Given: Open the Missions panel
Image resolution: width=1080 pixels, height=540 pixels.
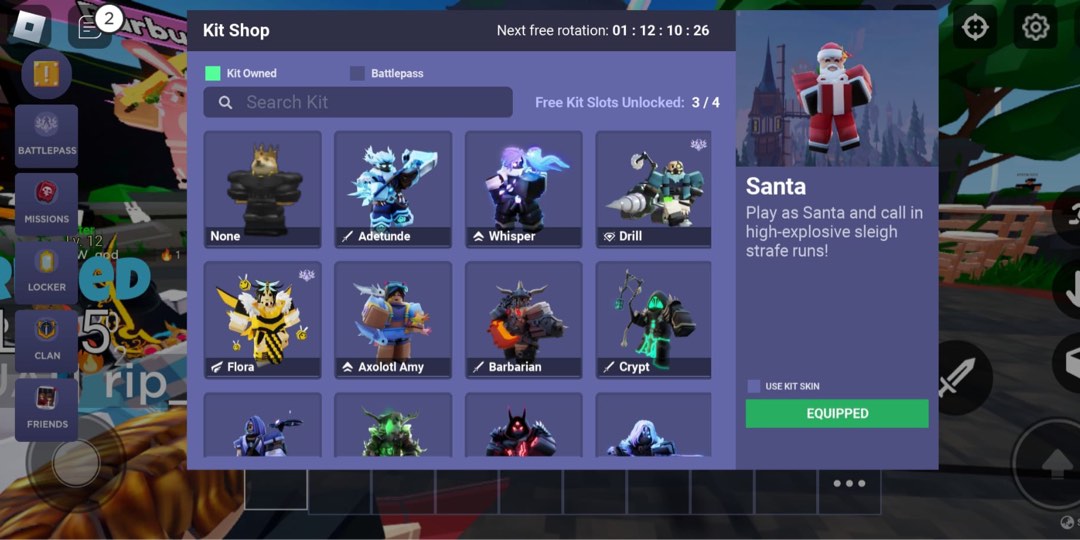Looking at the screenshot, I should coord(46,204).
